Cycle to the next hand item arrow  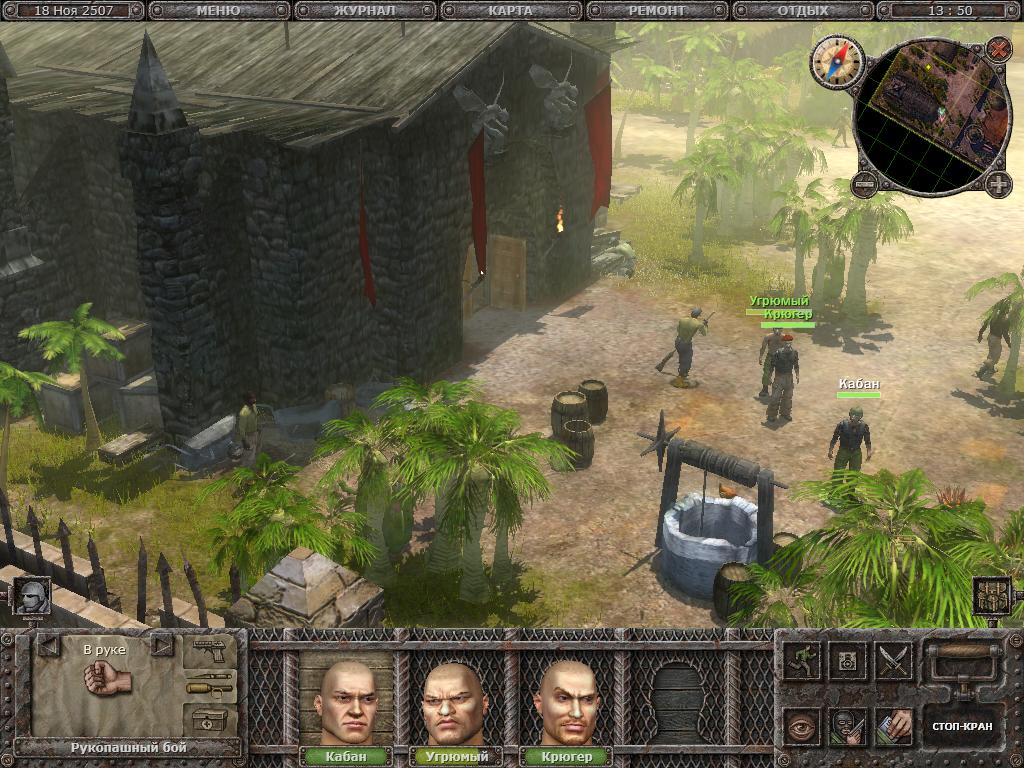point(162,646)
